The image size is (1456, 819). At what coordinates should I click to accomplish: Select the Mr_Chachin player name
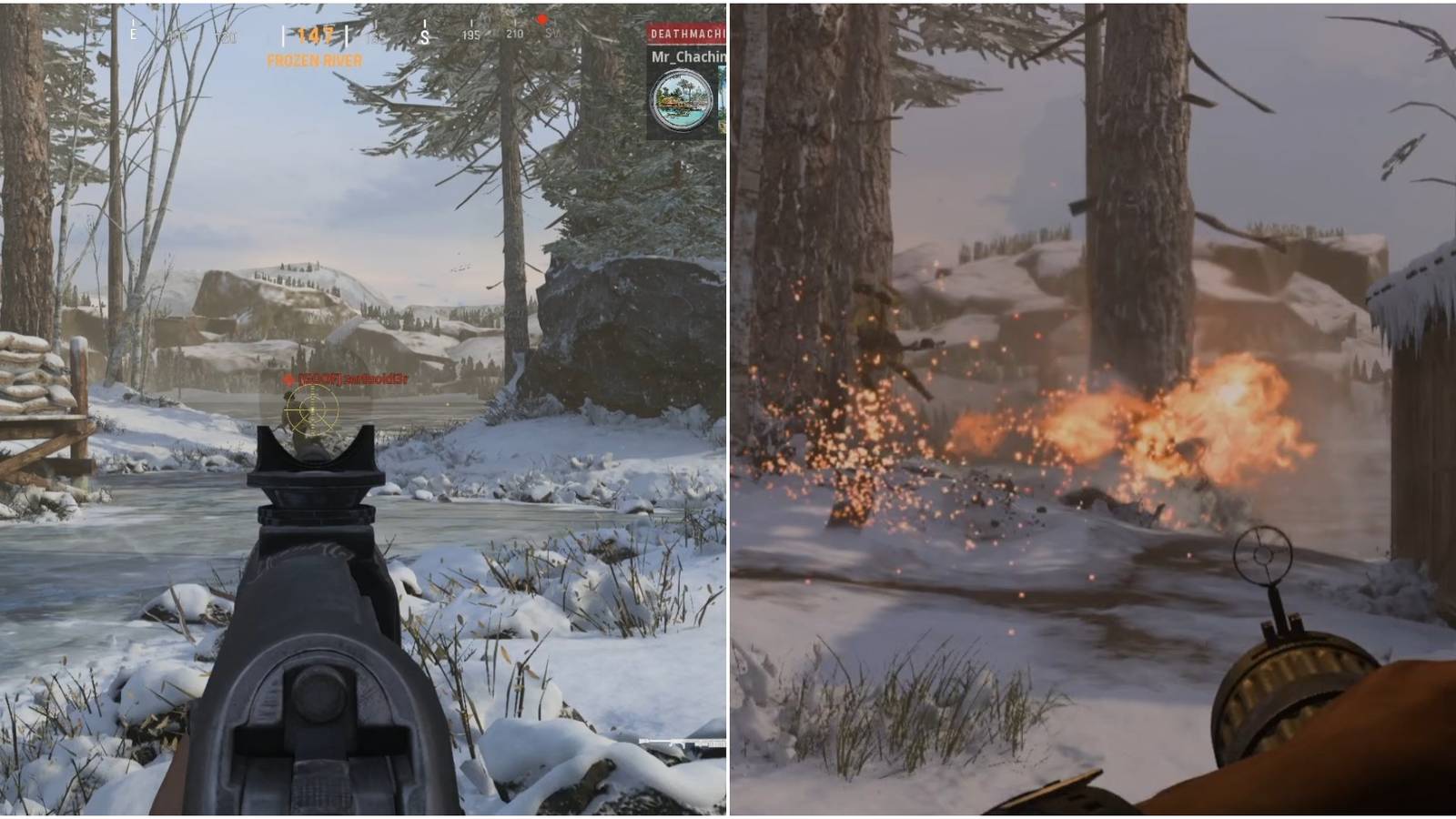[688, 57]
